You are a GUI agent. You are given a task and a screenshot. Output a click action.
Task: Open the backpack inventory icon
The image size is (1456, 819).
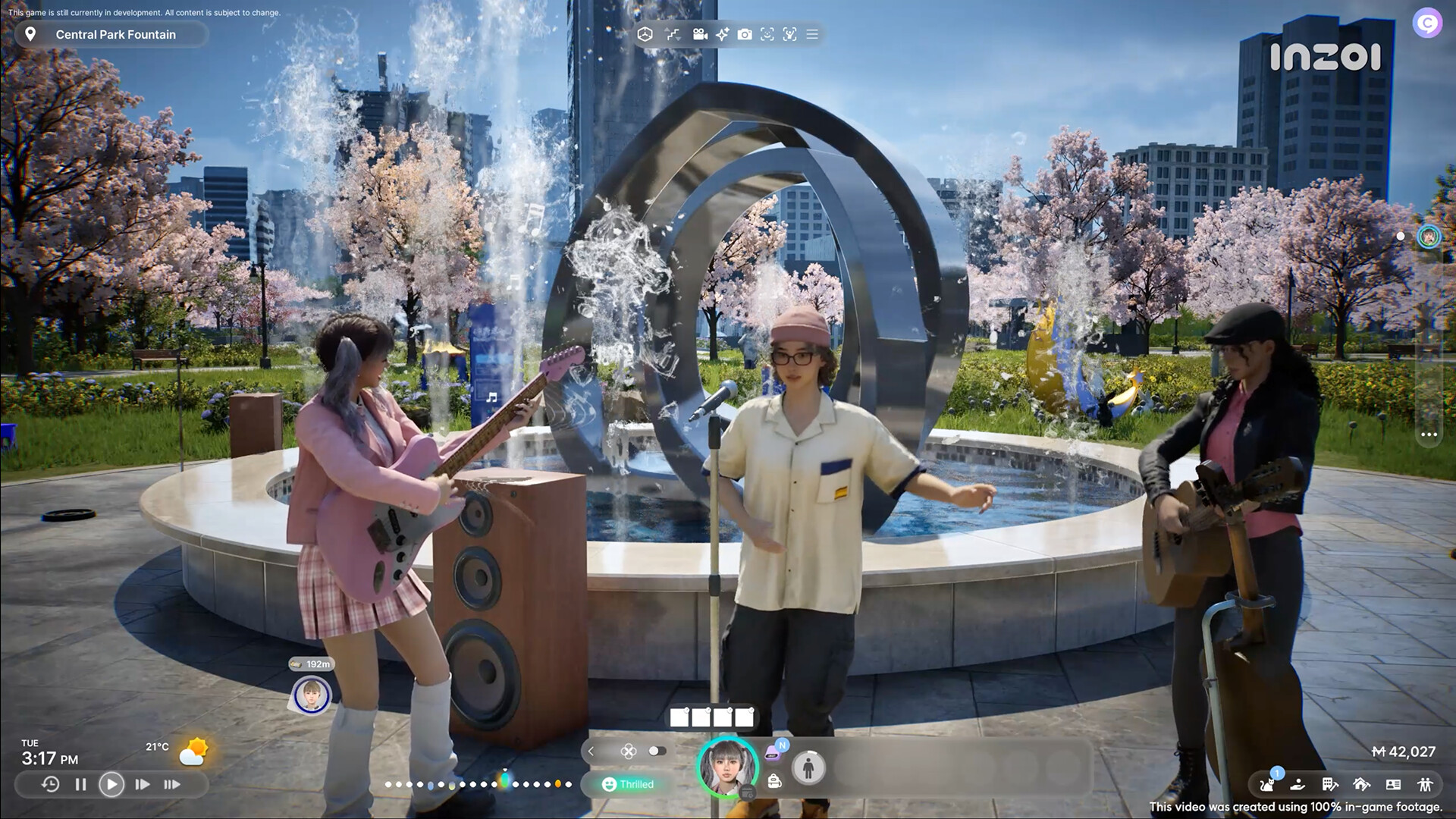[774, 783]
